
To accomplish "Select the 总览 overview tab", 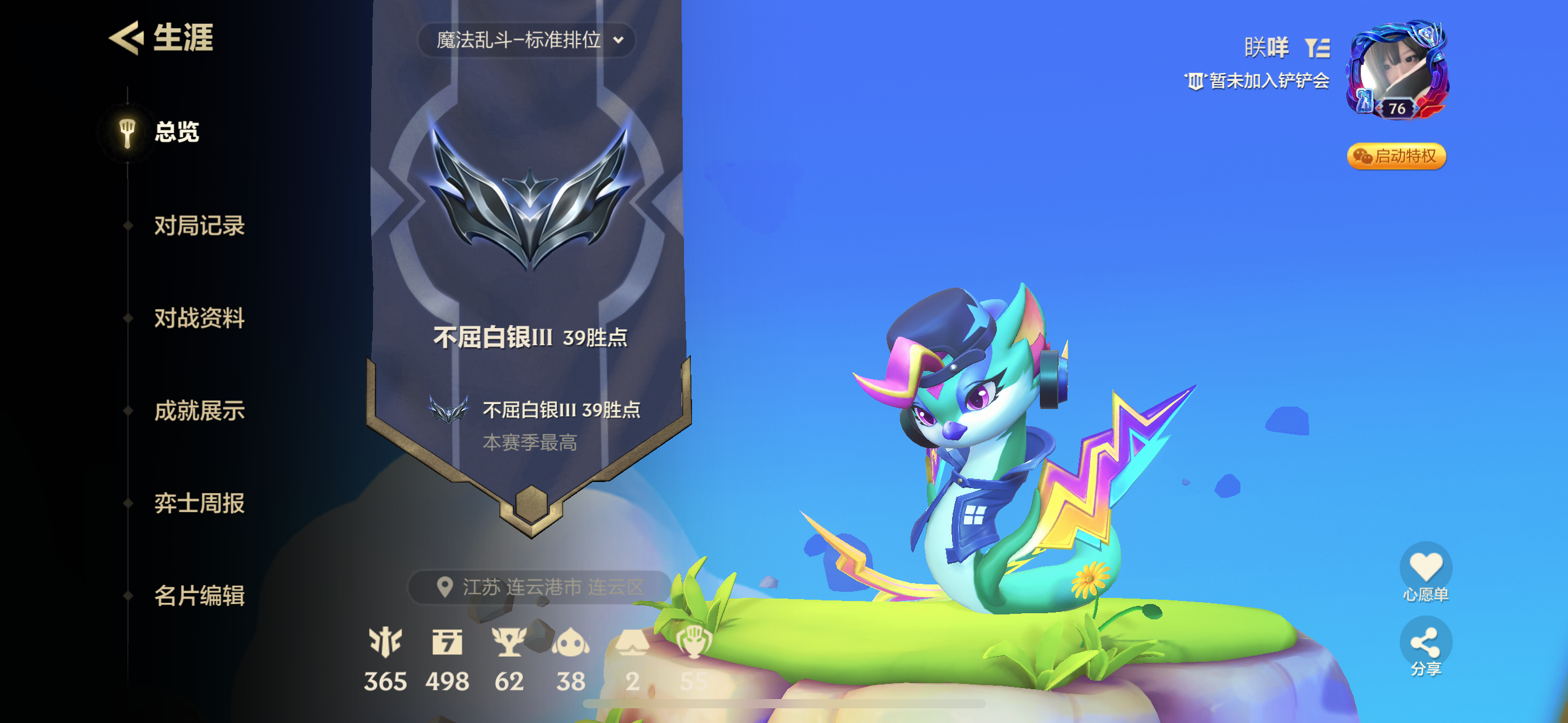I will click(x=176, y=132).
